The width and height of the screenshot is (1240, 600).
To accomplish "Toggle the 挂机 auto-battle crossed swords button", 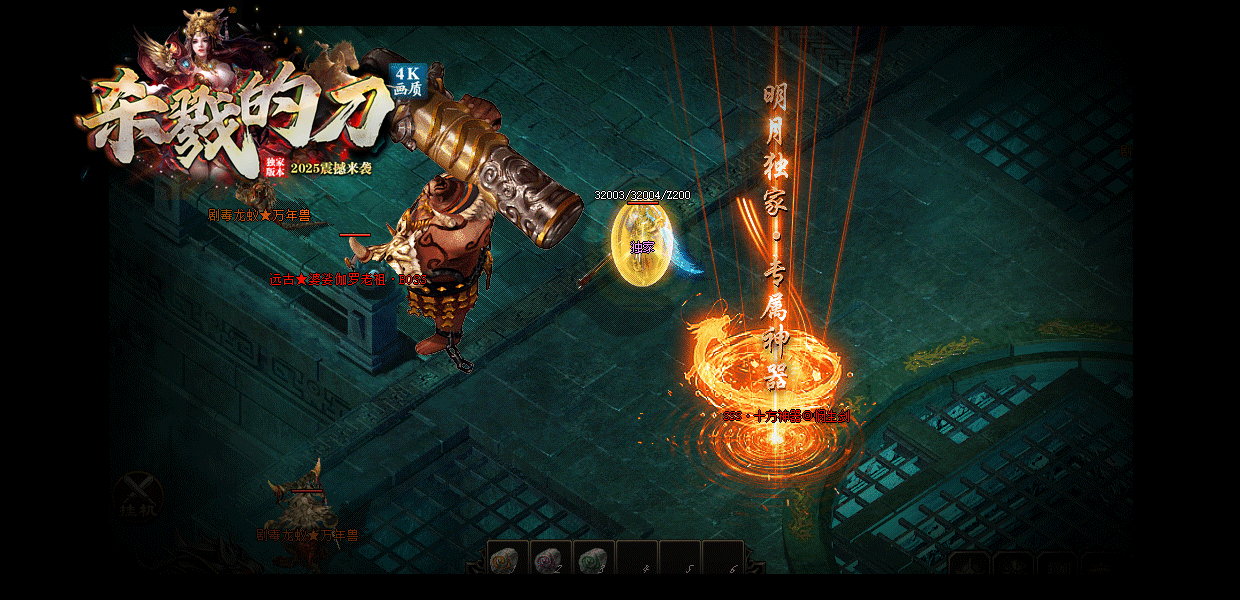I will (137, 496).
